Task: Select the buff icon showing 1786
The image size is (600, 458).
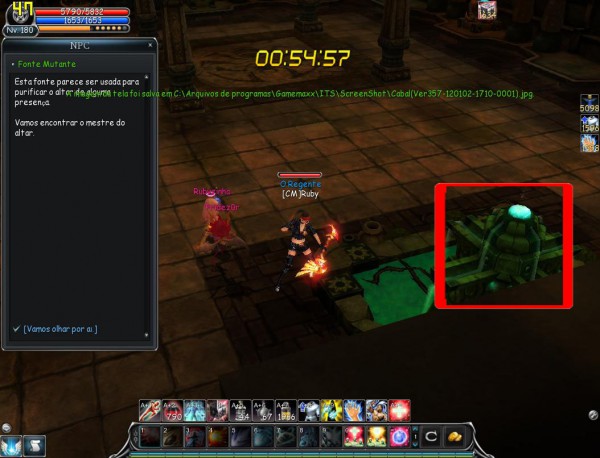Action: (x=285, y=410)
